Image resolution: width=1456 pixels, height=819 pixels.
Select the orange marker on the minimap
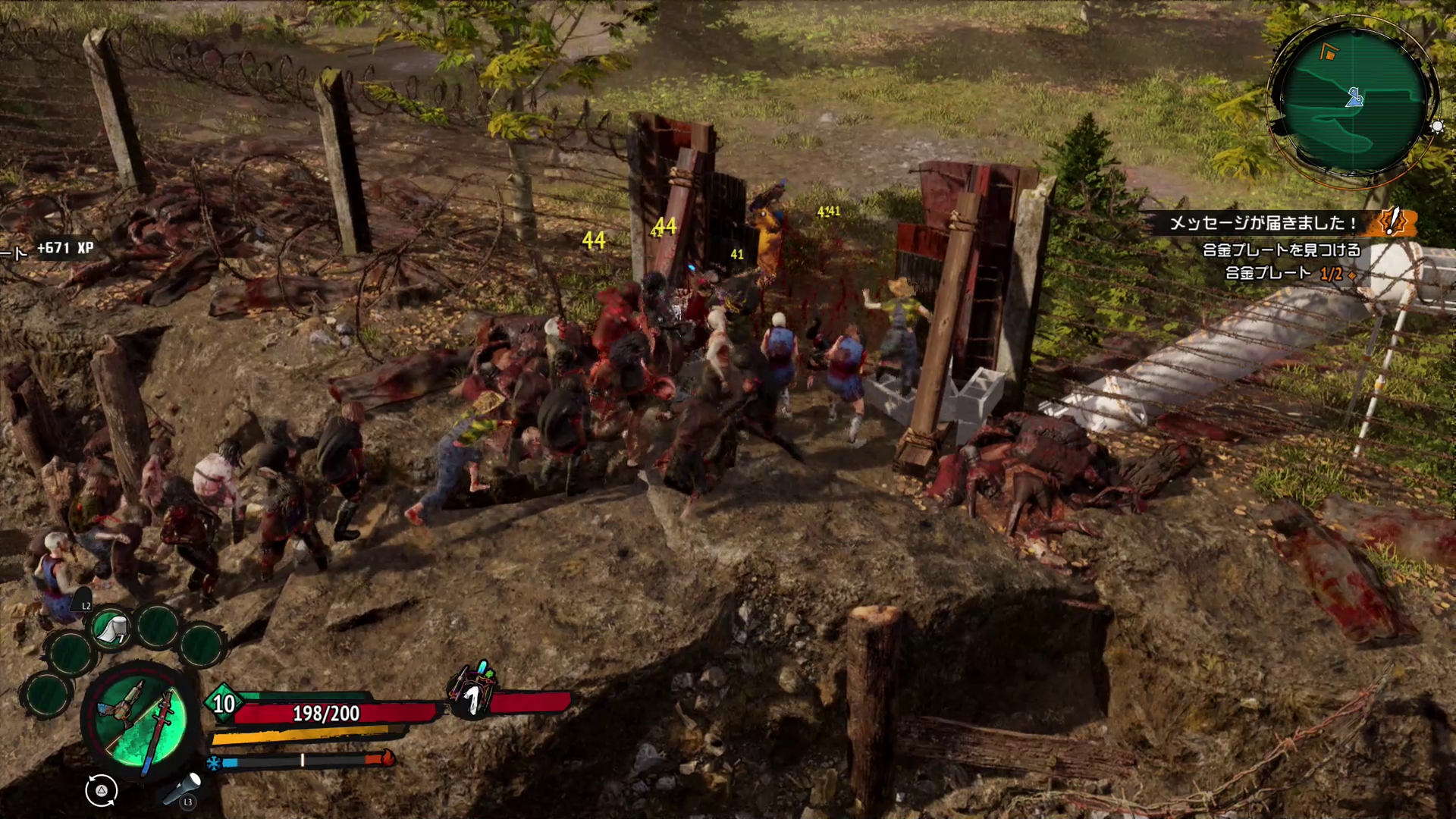click(x=1327, y=52)
